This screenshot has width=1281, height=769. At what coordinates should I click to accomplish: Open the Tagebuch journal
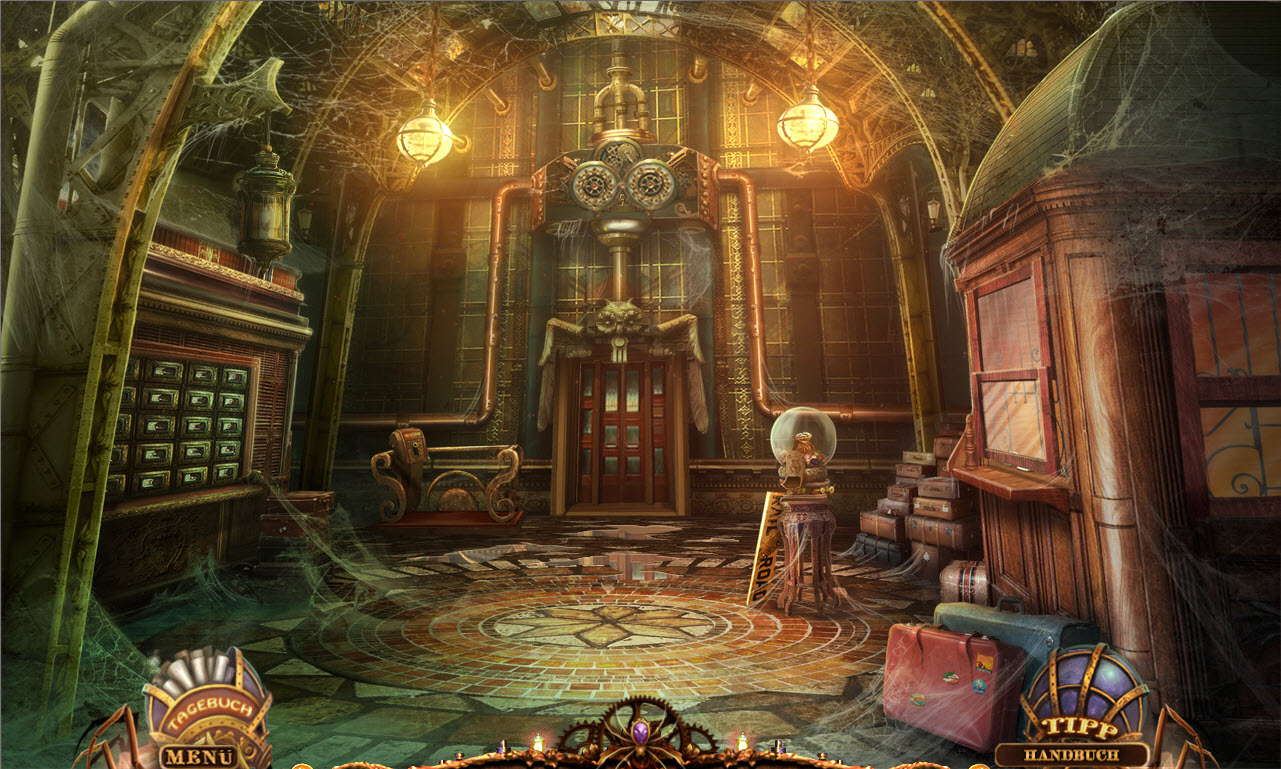coord(207,709)
